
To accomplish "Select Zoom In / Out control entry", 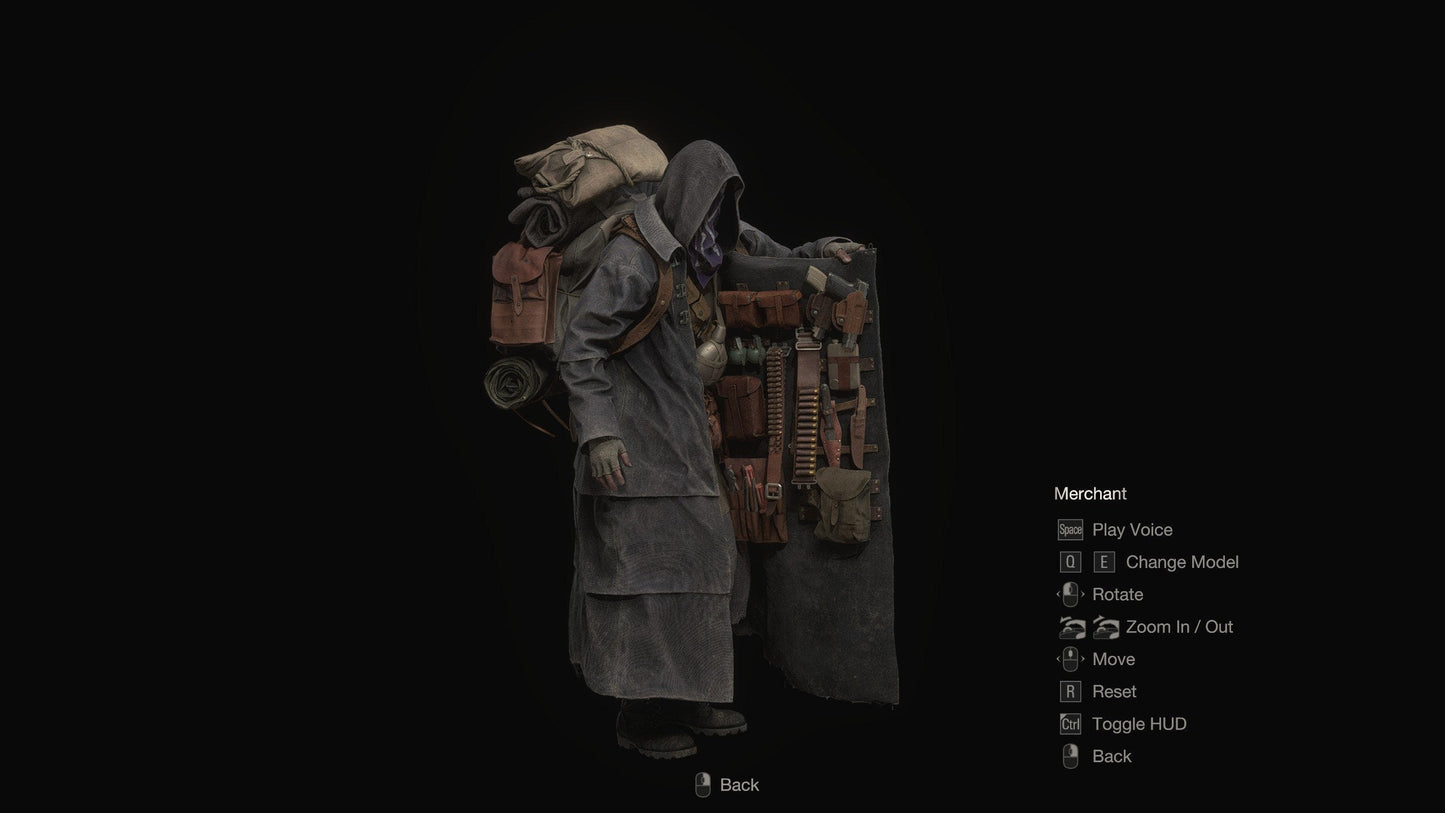I will [x=1178, y=625].
